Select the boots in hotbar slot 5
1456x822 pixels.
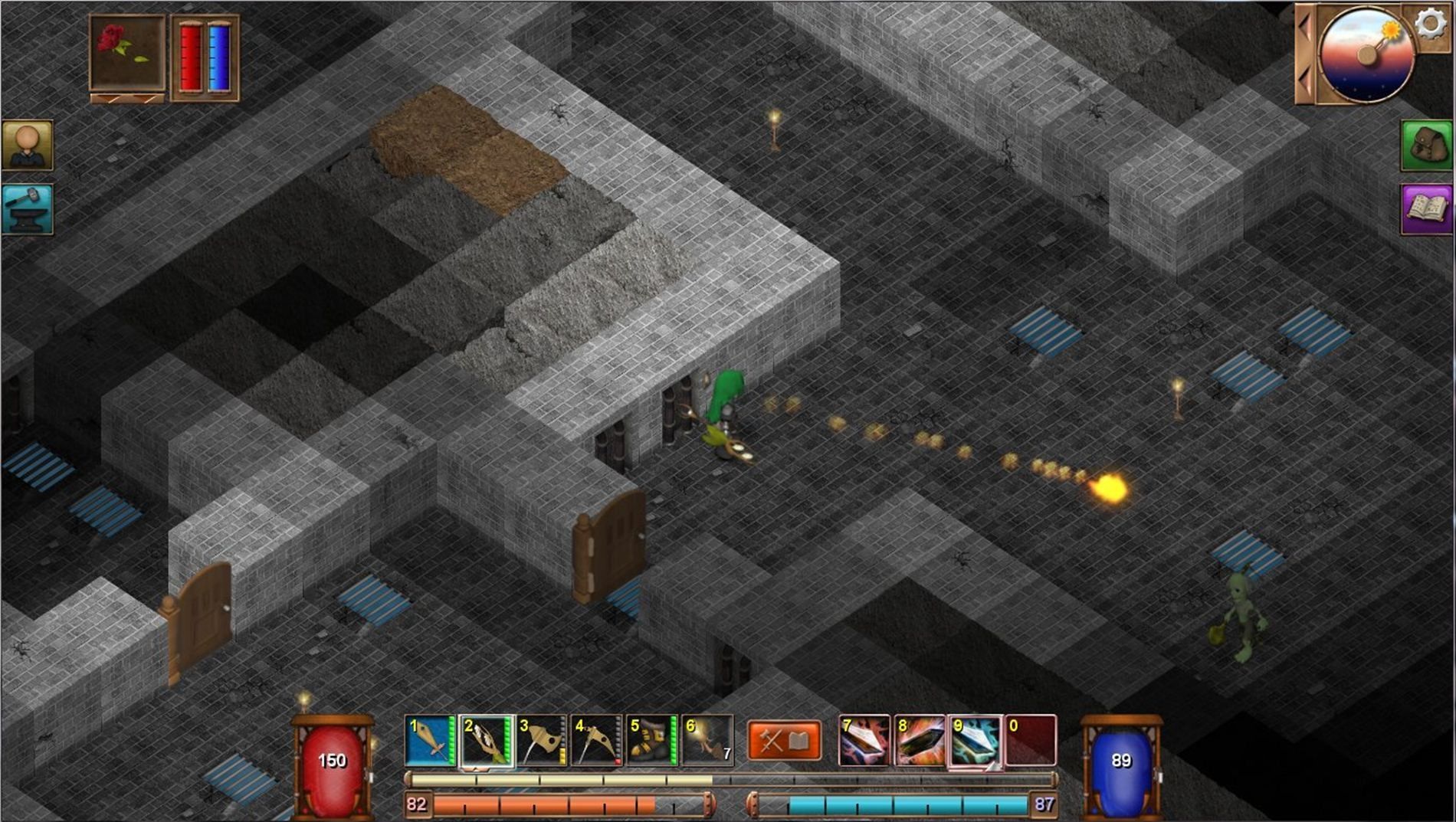(x=652, y=740)
